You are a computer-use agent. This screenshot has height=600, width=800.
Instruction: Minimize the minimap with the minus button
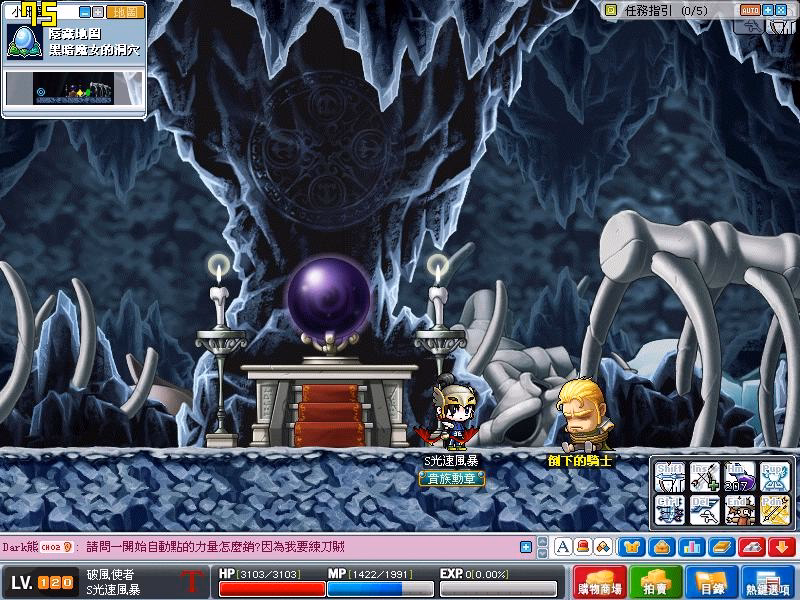coord(84,12)
